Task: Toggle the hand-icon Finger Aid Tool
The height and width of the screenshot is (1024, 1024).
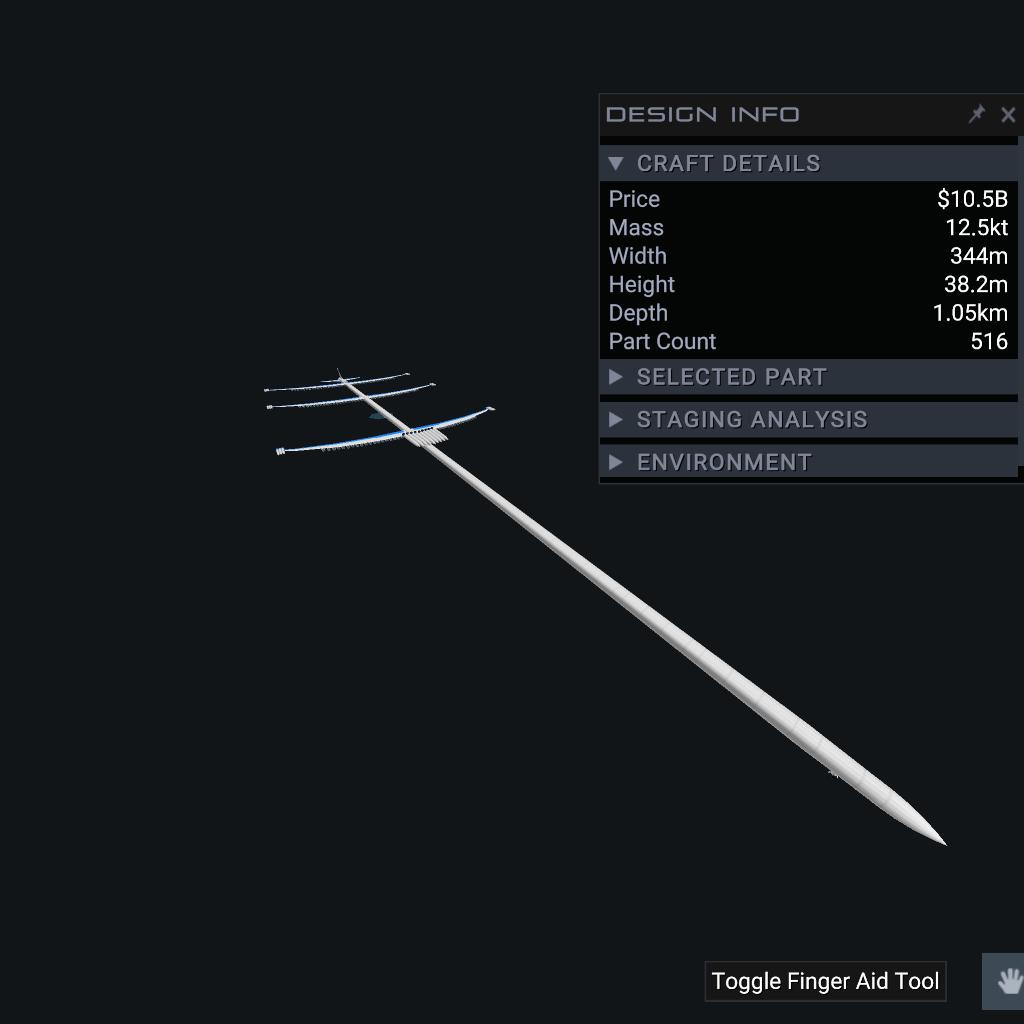Action: tap(1008, 981)
